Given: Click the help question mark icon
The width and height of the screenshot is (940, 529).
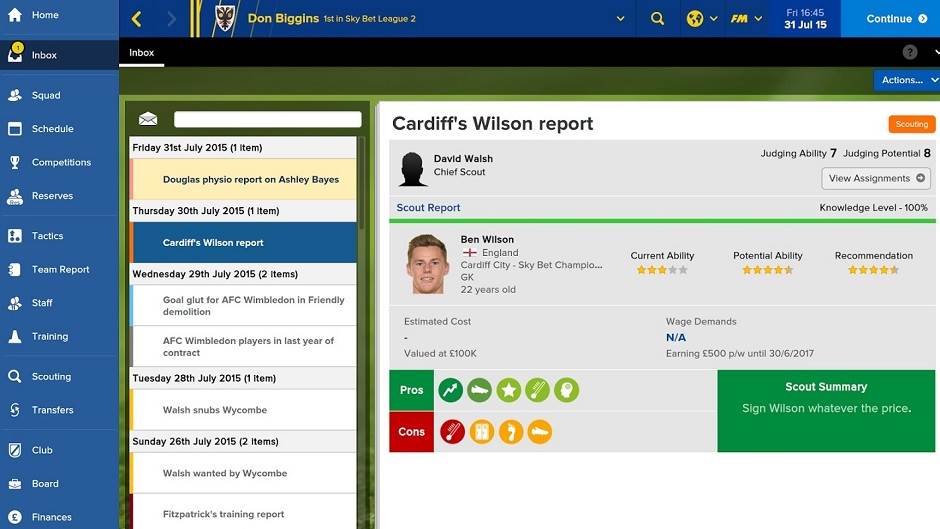Looking at the screenshot, I should coord(909,52).
